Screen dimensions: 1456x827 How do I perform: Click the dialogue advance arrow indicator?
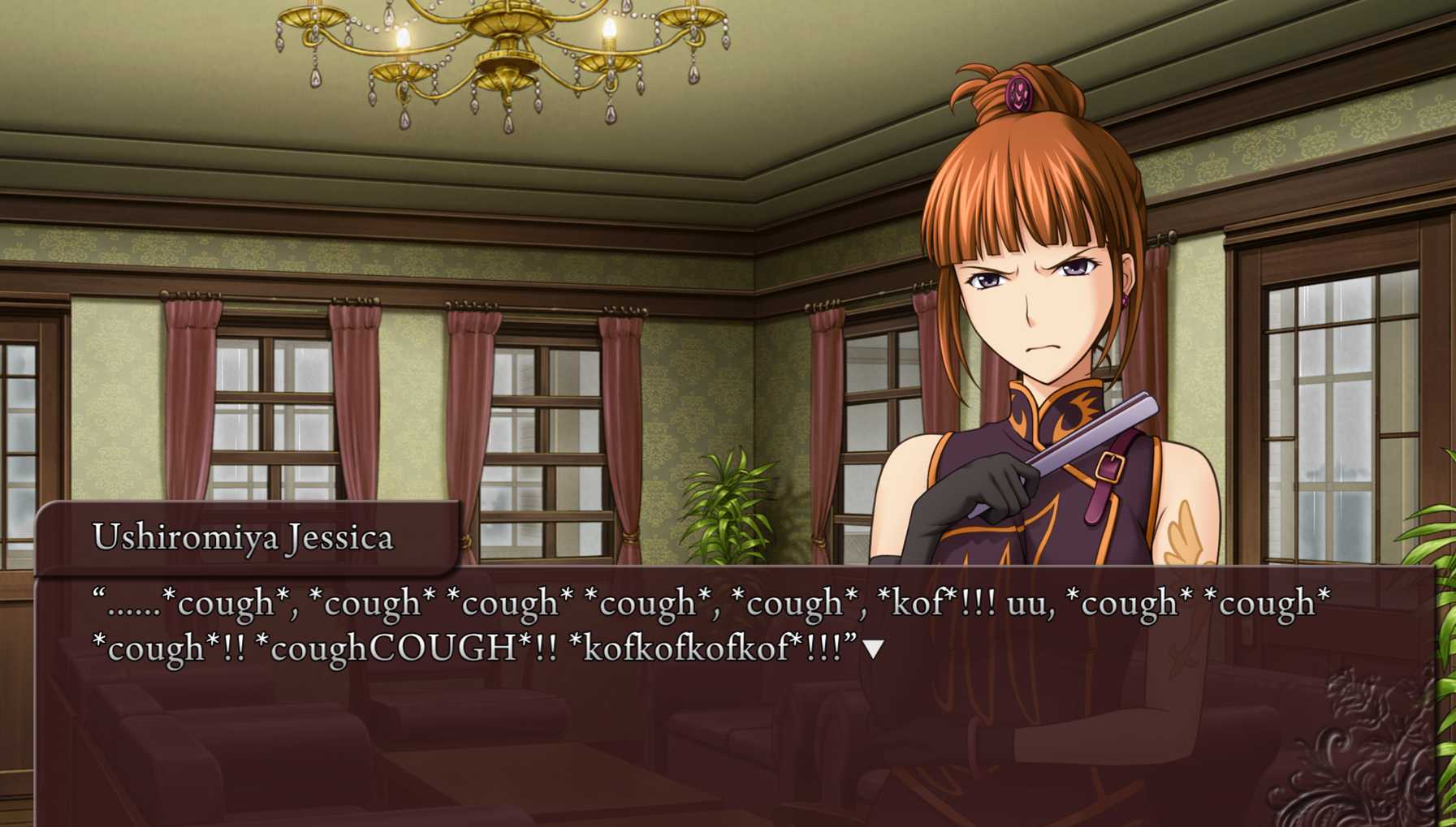(873, 649)
